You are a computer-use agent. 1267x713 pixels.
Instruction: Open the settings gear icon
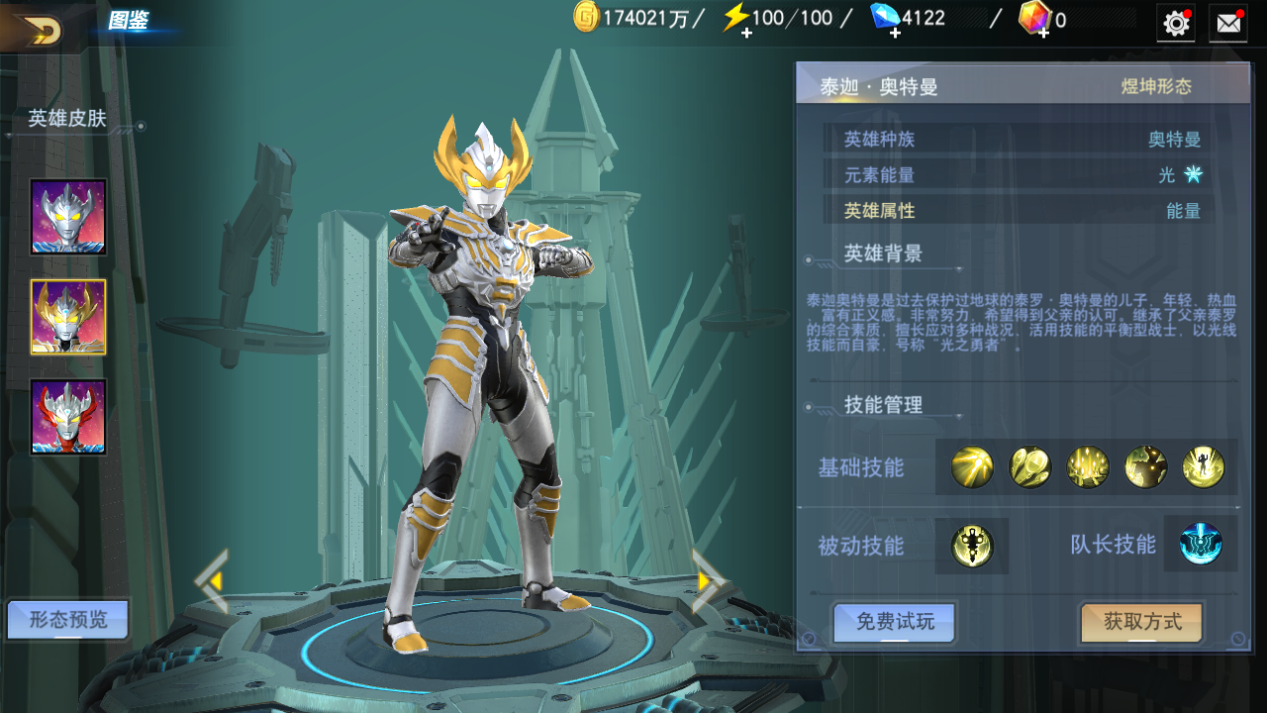tap(1177, 23)
